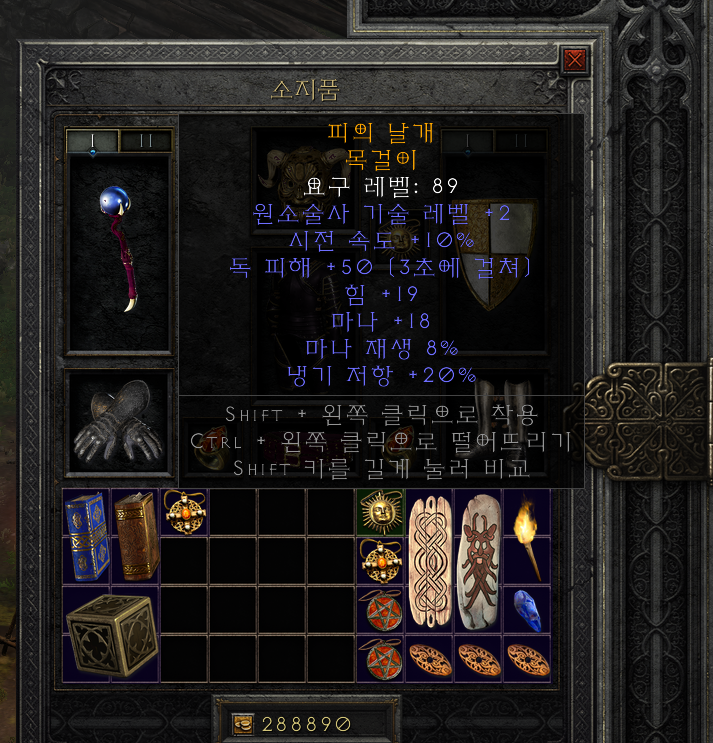Open the Horadric Cube
713x743 pixels.
[x=110, y=632]
